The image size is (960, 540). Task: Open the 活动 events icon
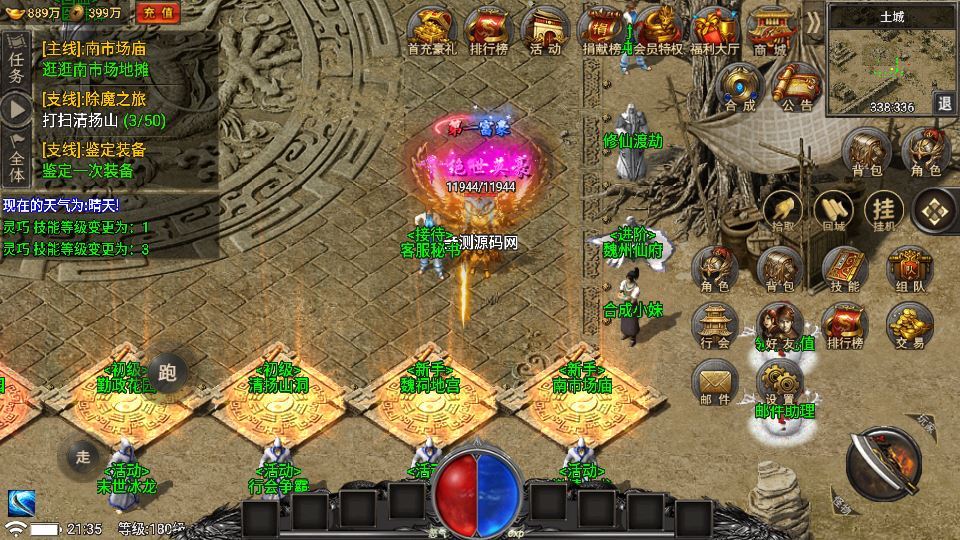point(545,30)
